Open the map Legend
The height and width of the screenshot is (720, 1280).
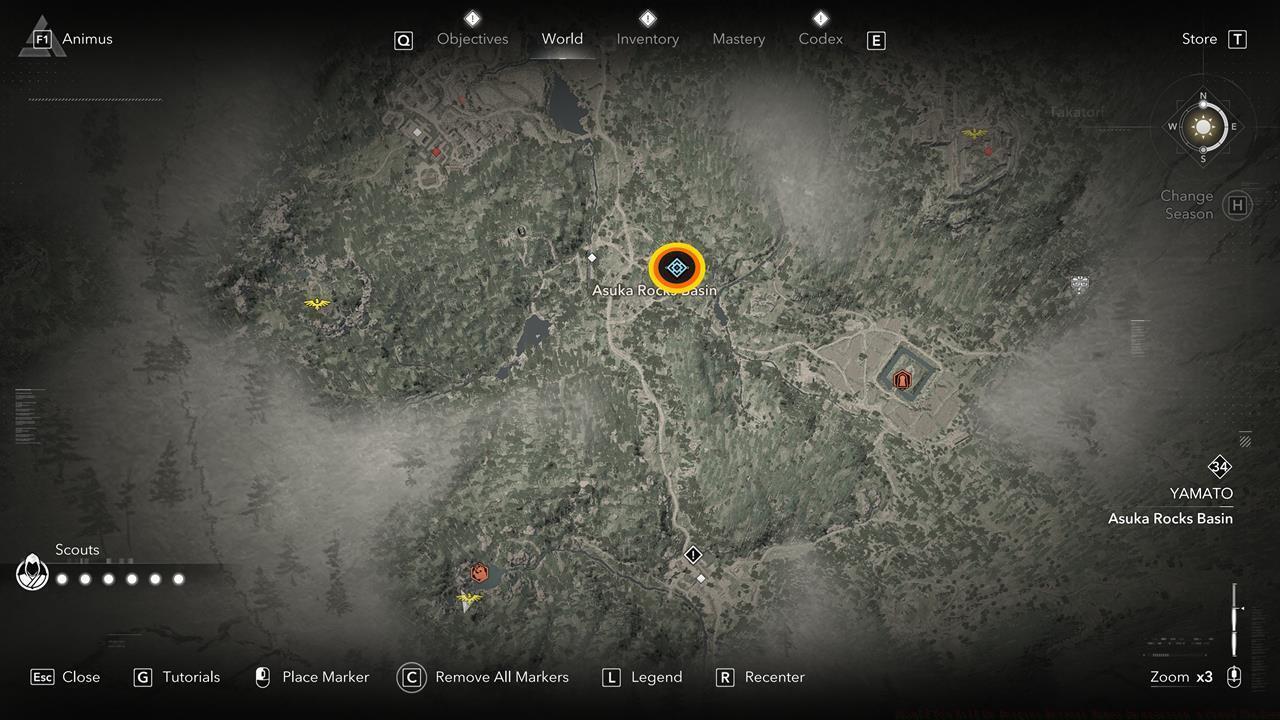tap(655, 677)
